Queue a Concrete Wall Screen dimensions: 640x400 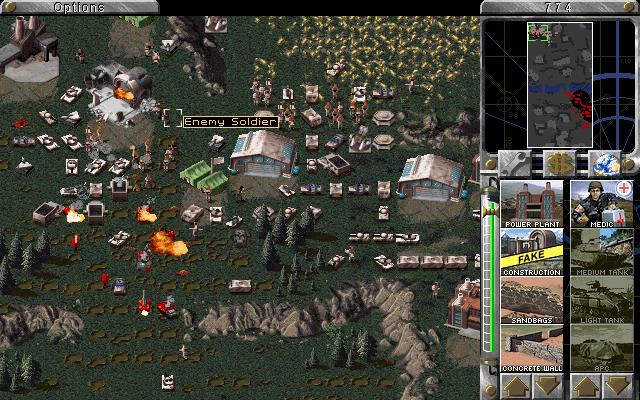(530, 348)
